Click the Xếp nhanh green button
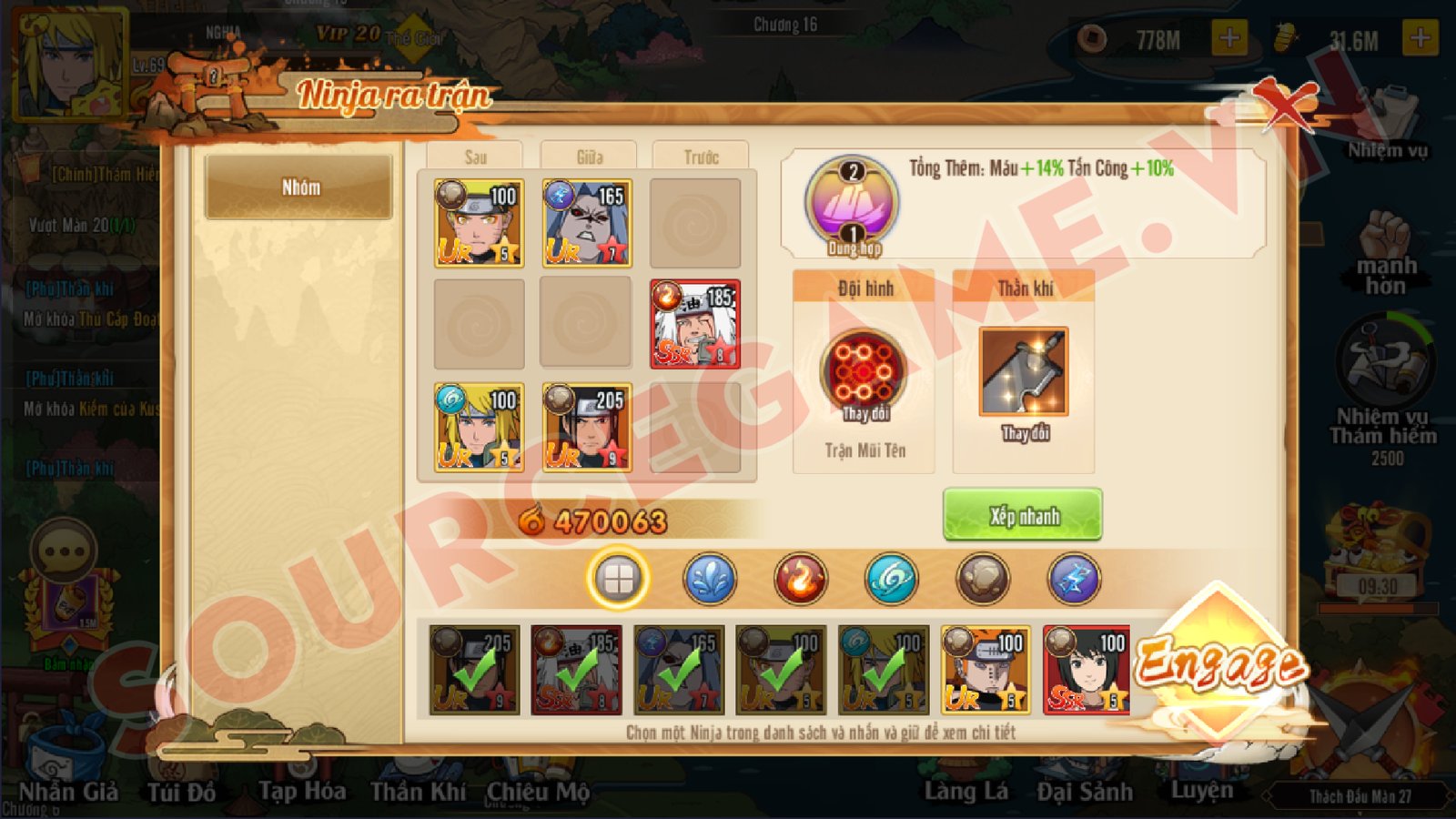Screen dimensions: 1456x819 click(1022, 515)
